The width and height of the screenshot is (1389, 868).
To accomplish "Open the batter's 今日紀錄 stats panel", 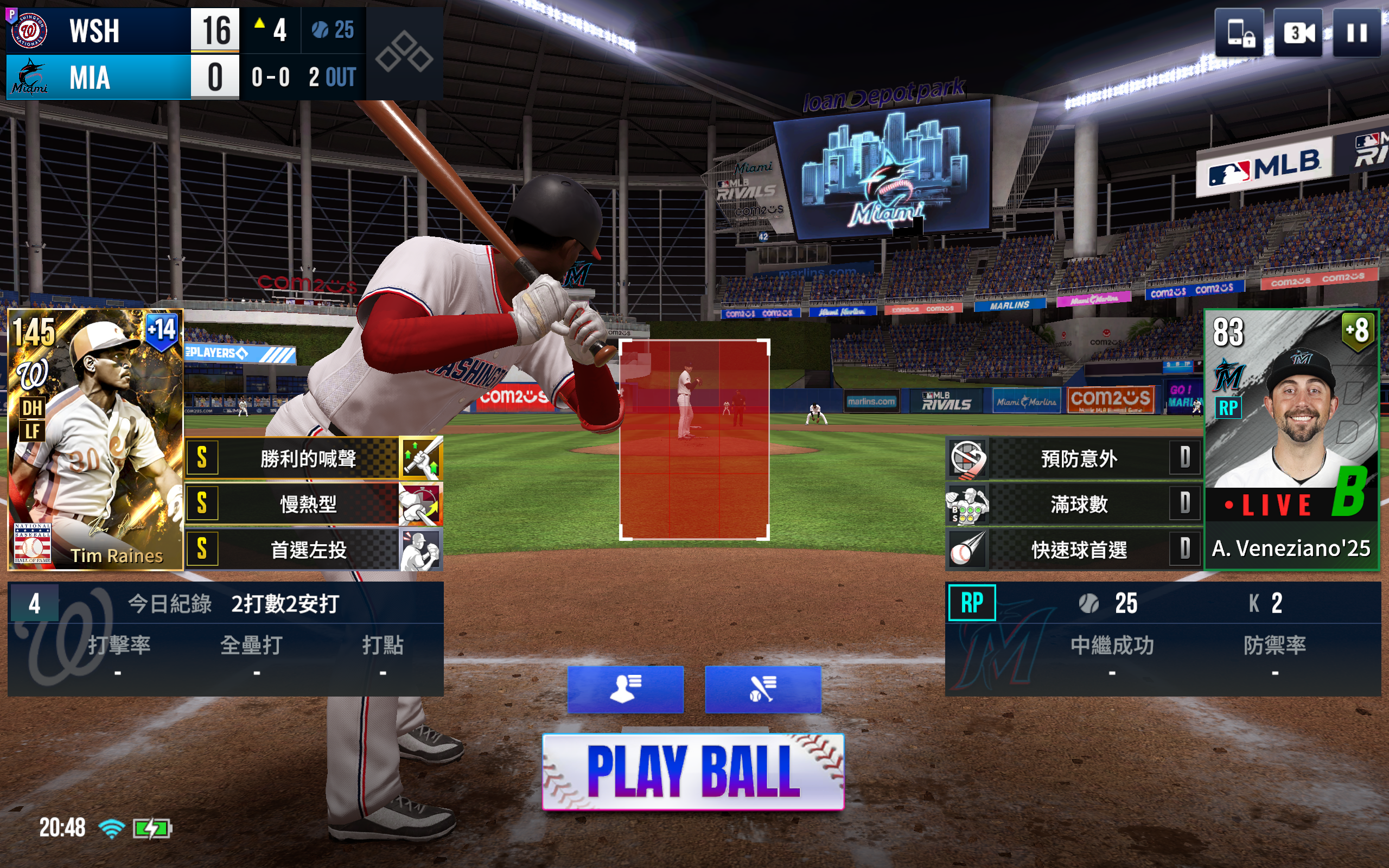I will (x=225, y=639).
